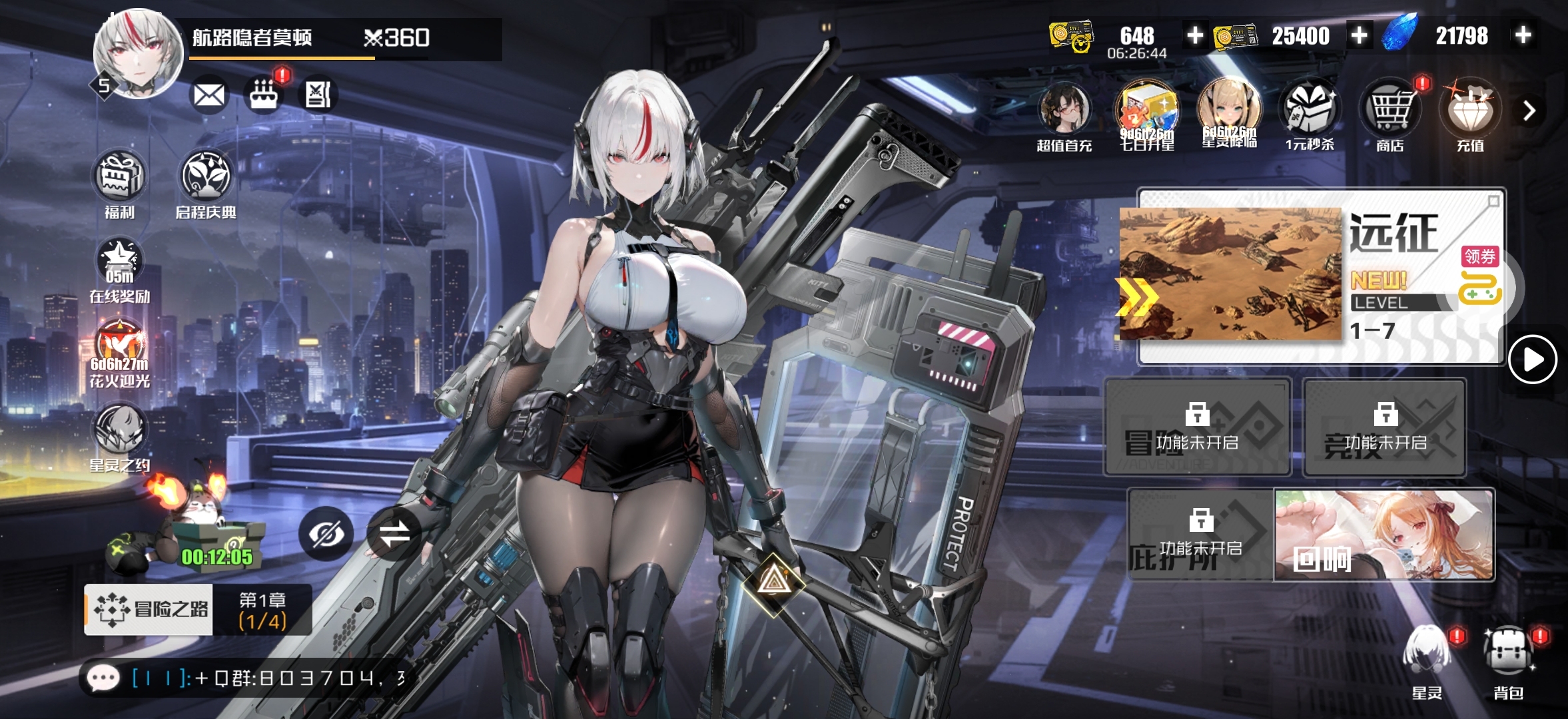This screenshot has width=1568, height=719.
Task: Open the 星灵之约 feature
Action: tap(119, 433)
